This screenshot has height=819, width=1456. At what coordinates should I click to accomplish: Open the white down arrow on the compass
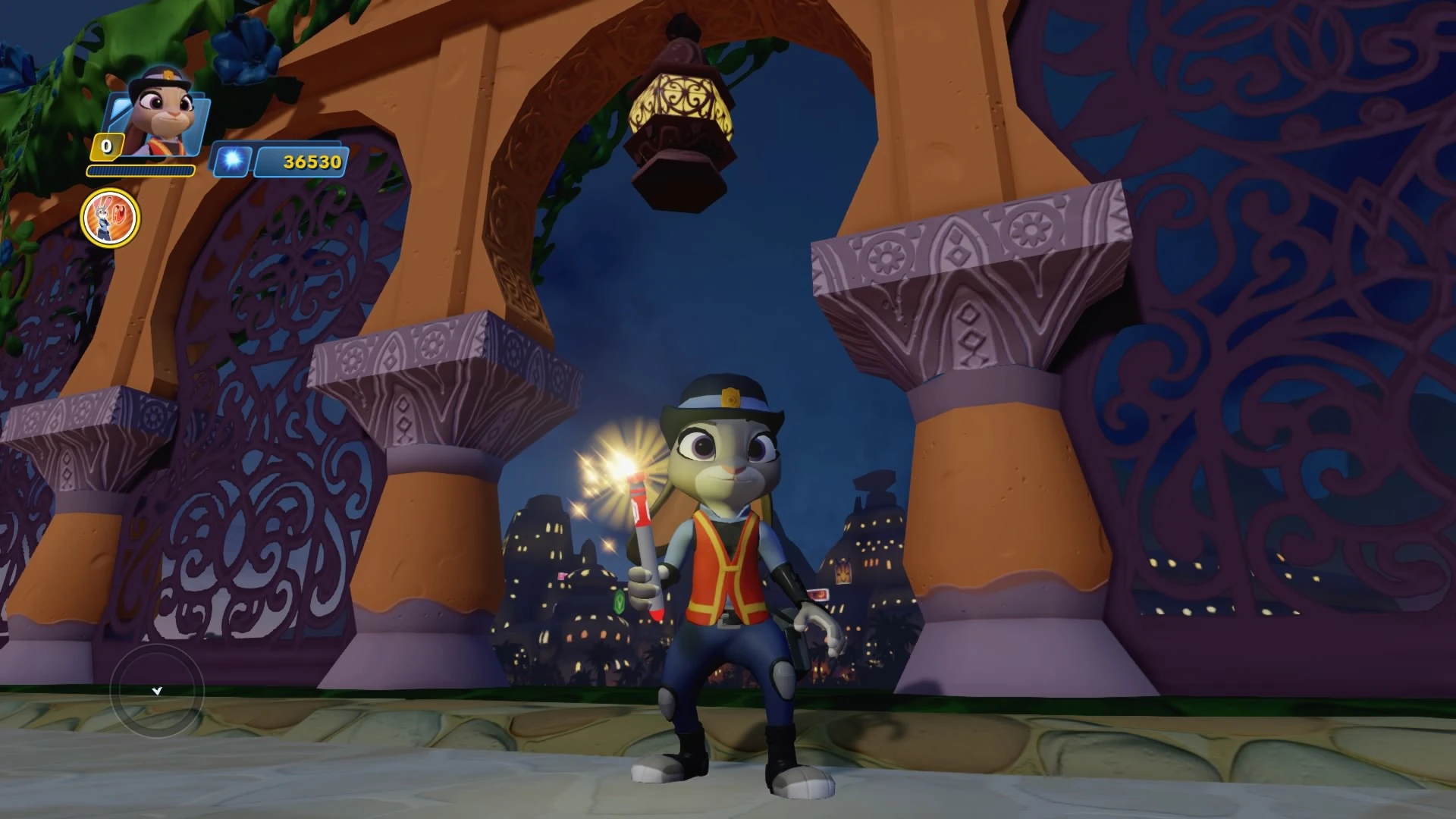coord(158,691)
